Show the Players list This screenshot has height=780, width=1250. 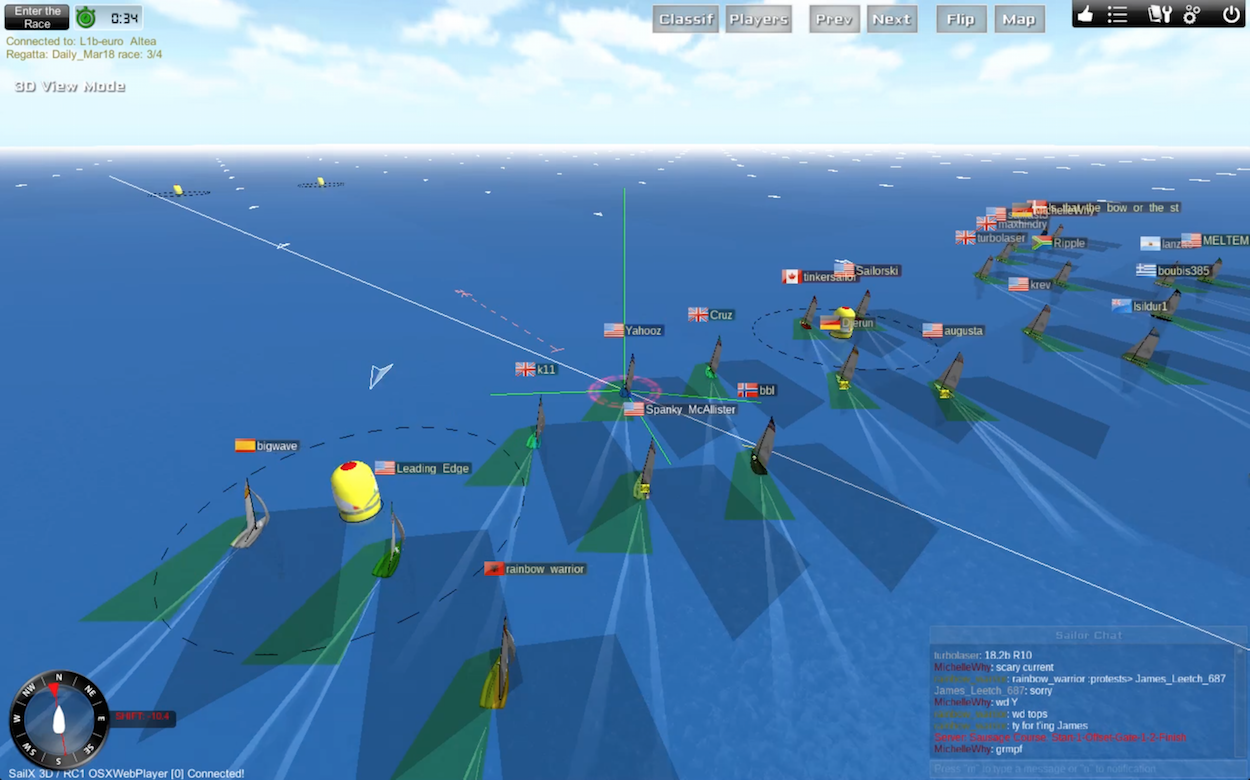click(x=758, y=19)
